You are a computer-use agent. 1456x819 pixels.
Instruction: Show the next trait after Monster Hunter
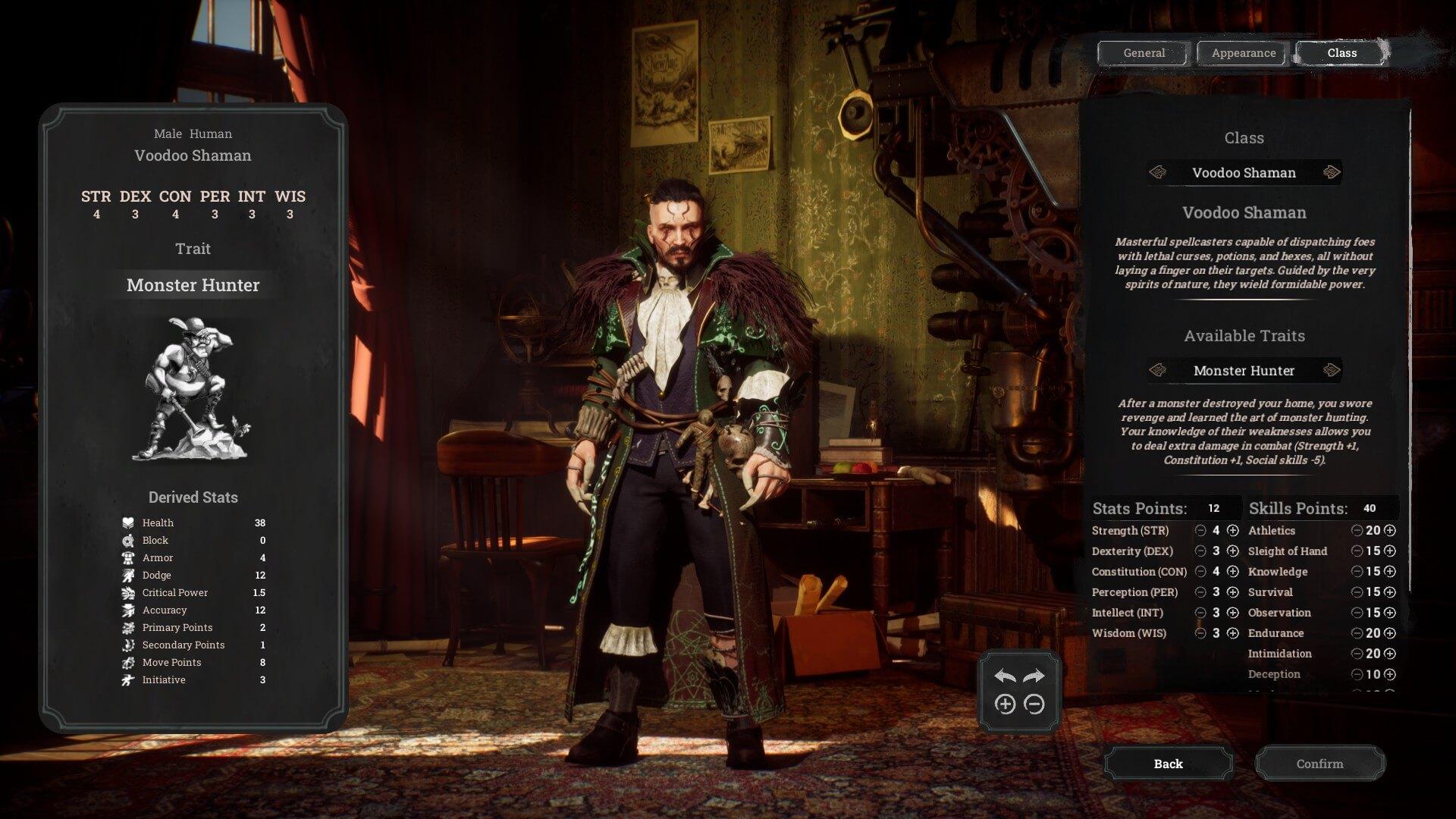[x=1331, y=371]
